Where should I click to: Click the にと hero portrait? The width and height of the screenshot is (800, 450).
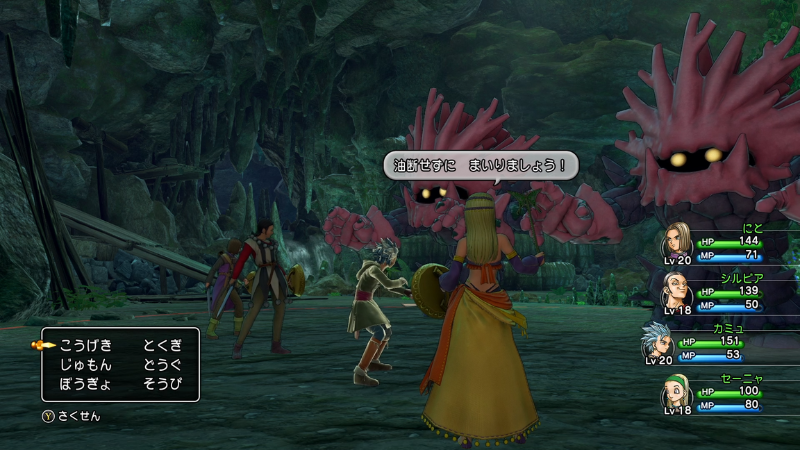tap(676, 243)
